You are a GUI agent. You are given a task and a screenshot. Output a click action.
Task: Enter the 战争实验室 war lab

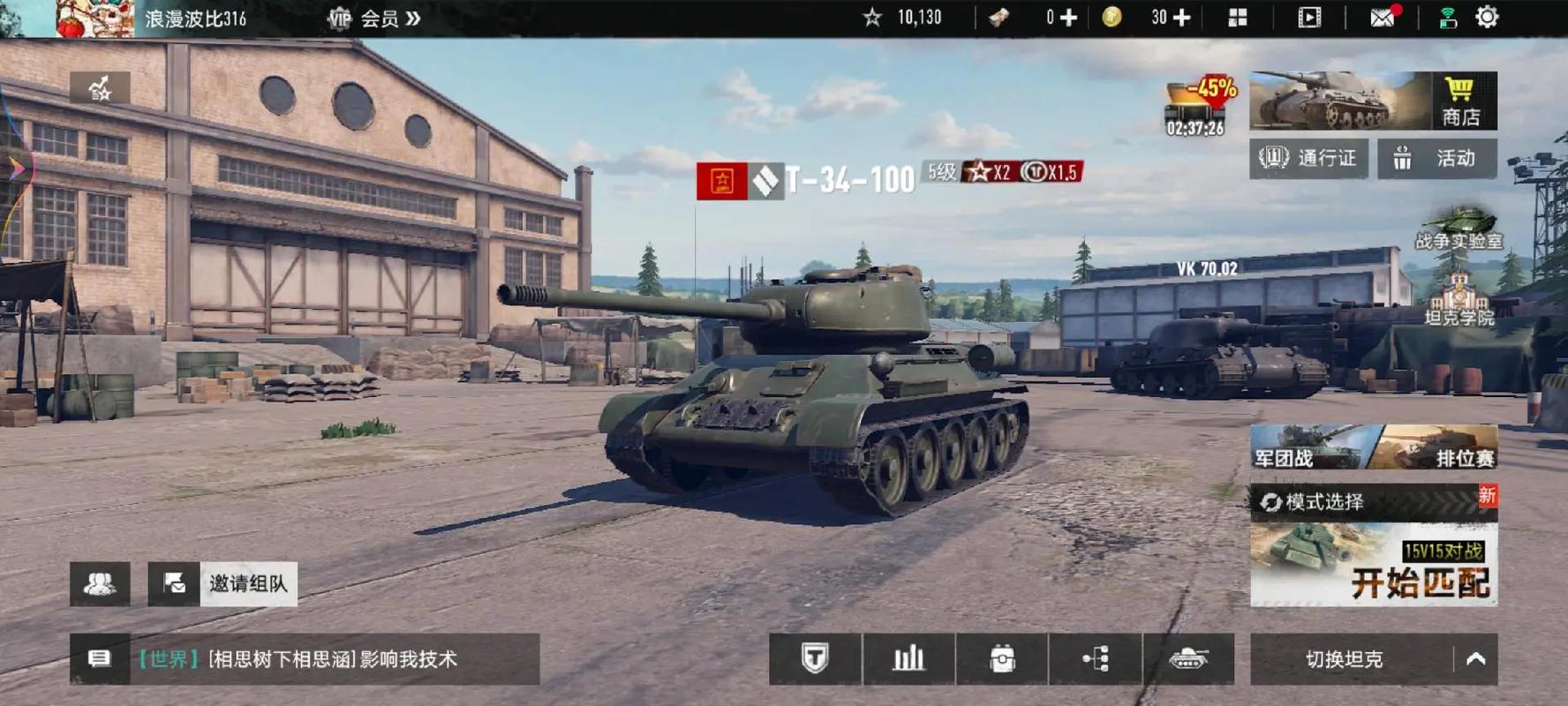[x=1459, y=228]
